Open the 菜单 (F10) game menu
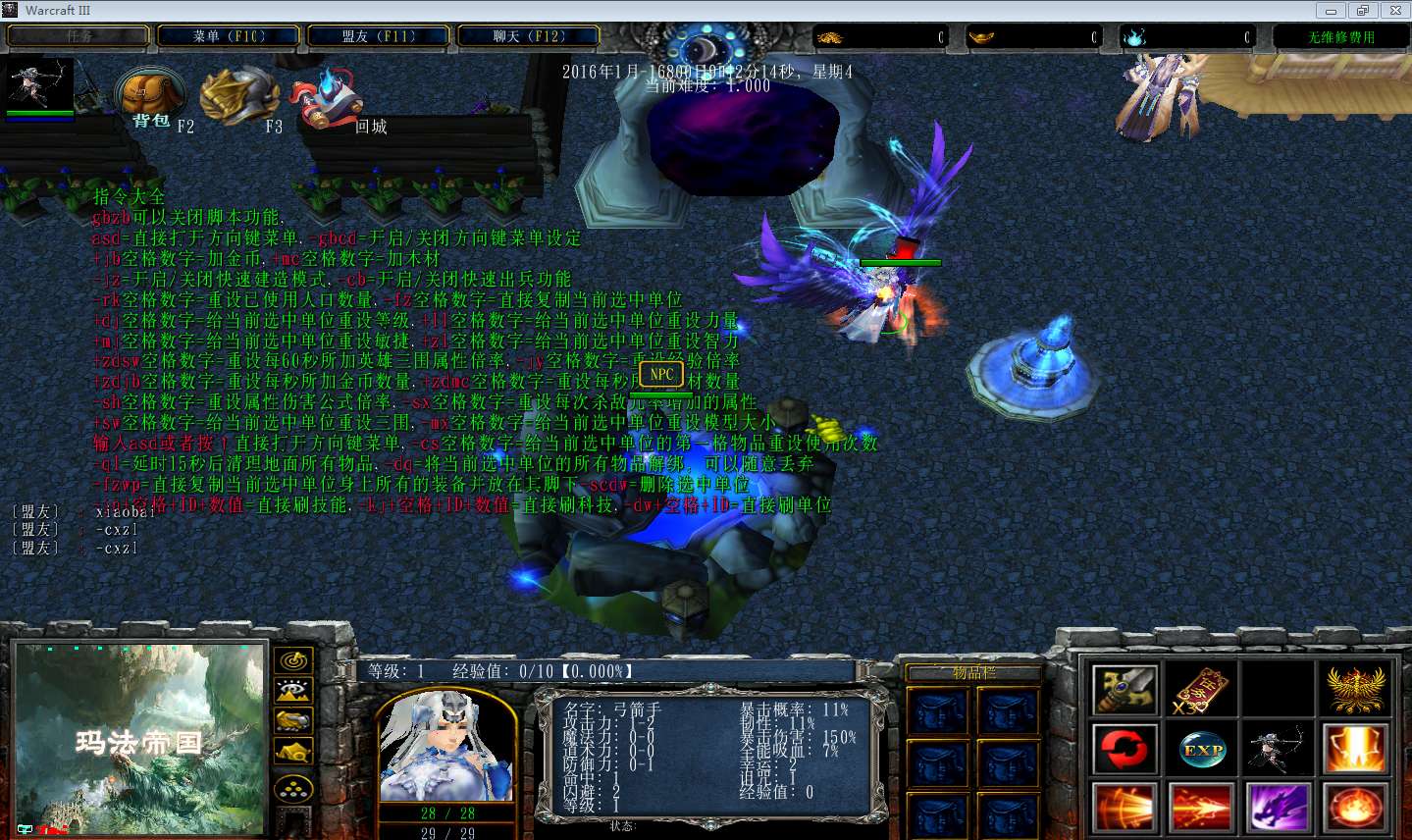1412x840 pixels. click(x=229, y=36)
